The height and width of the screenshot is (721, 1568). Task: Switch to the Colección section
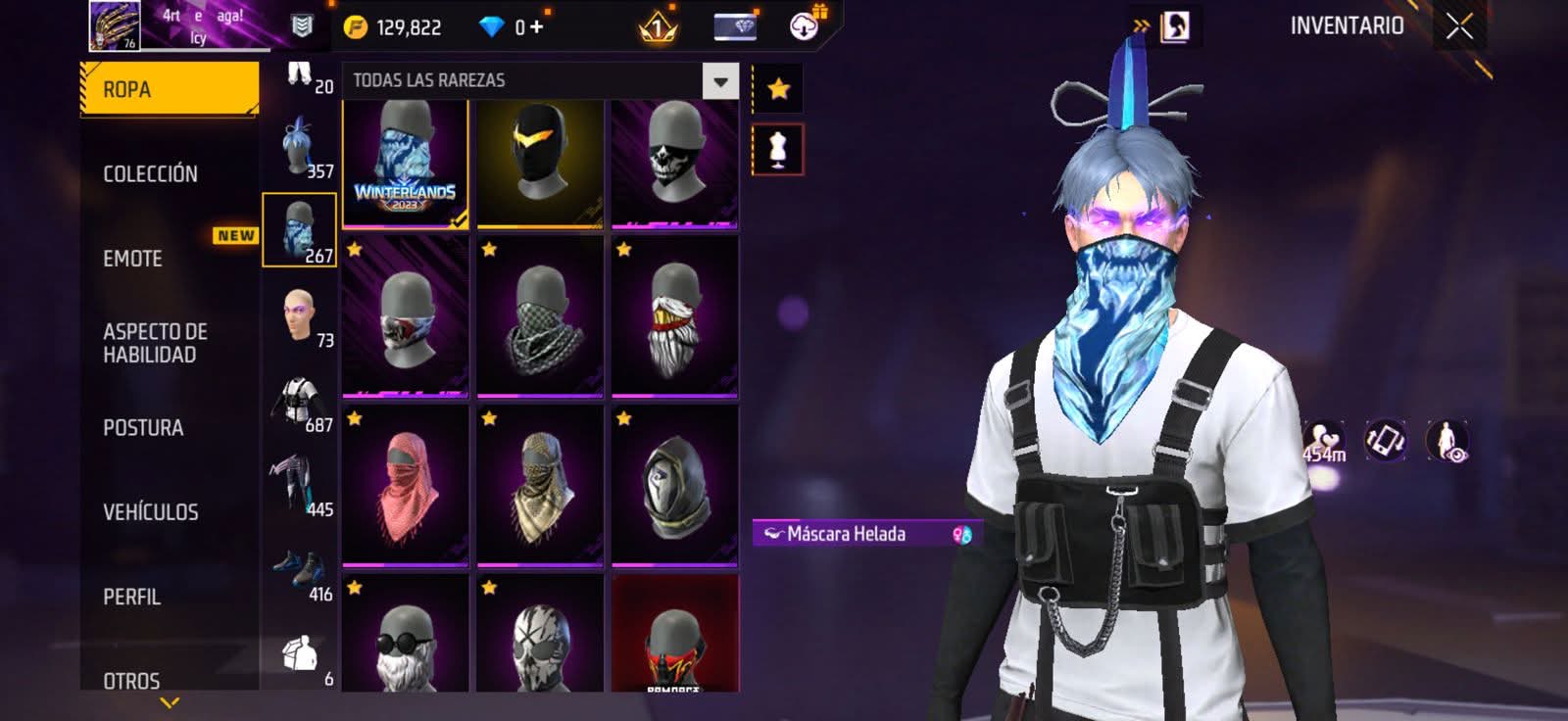tap(150, 174)
